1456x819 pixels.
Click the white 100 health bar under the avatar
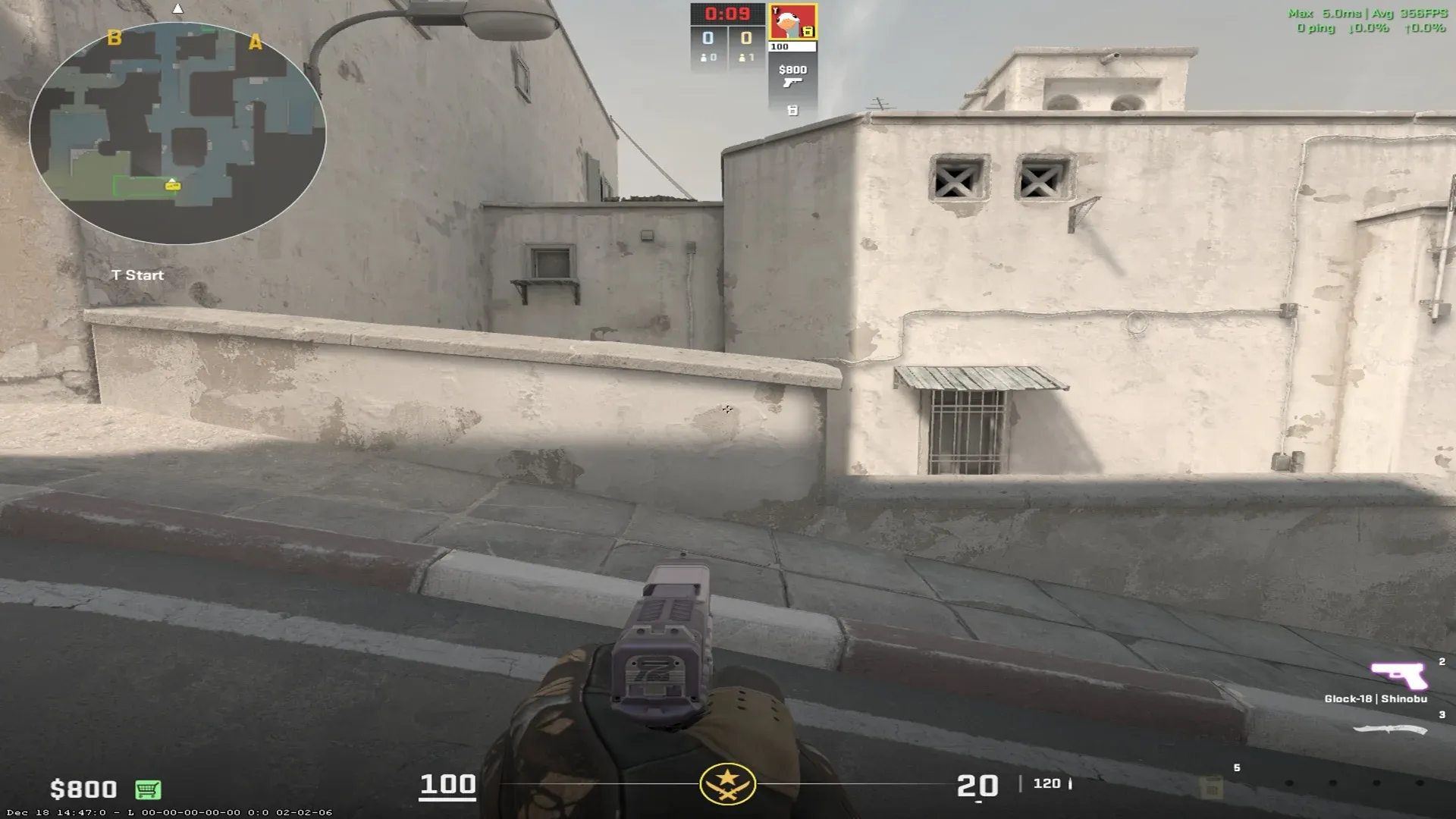(x=791, y=45)
